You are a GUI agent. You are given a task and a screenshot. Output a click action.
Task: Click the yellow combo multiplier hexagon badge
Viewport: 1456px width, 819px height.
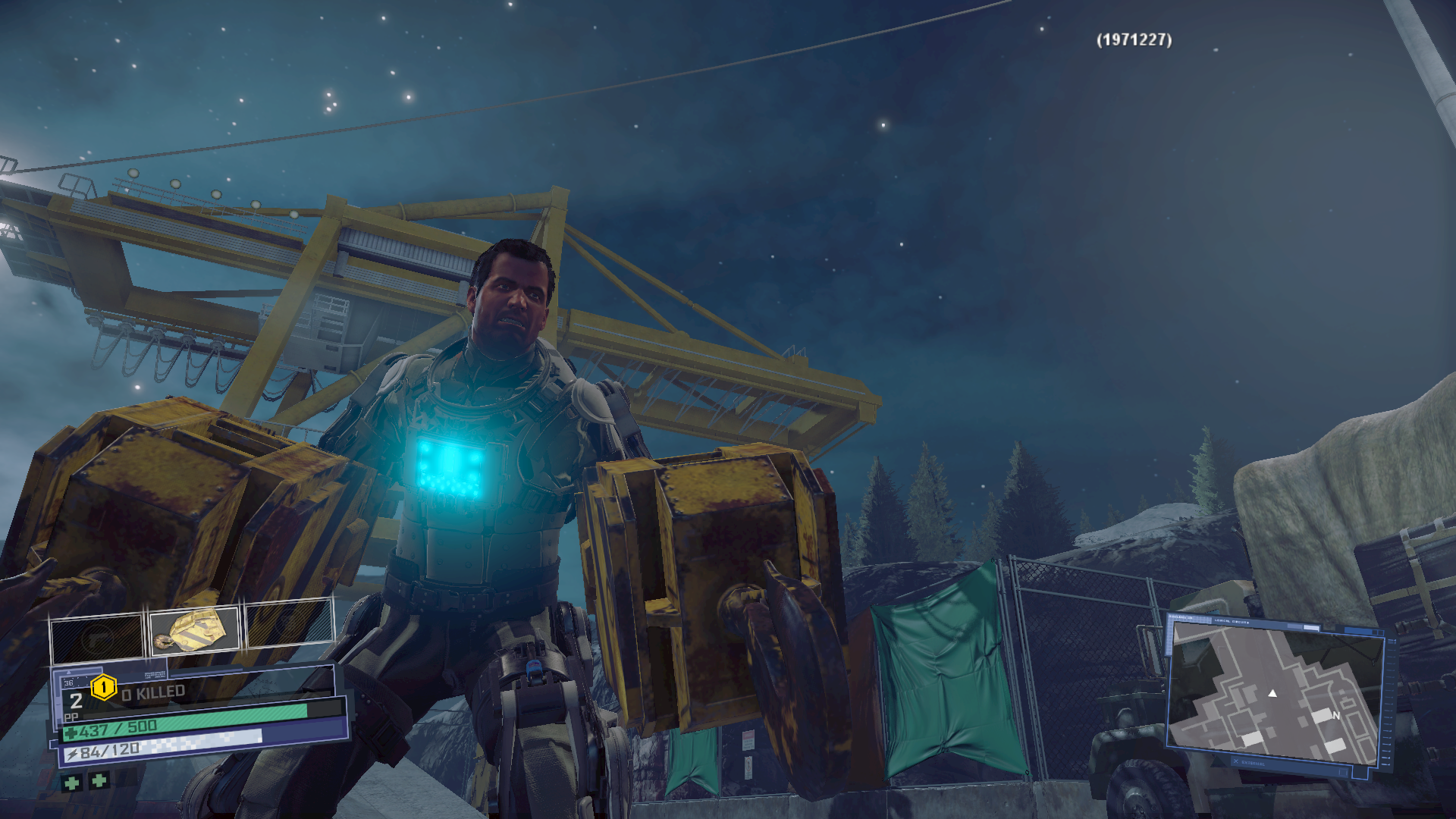click(102, 689)
